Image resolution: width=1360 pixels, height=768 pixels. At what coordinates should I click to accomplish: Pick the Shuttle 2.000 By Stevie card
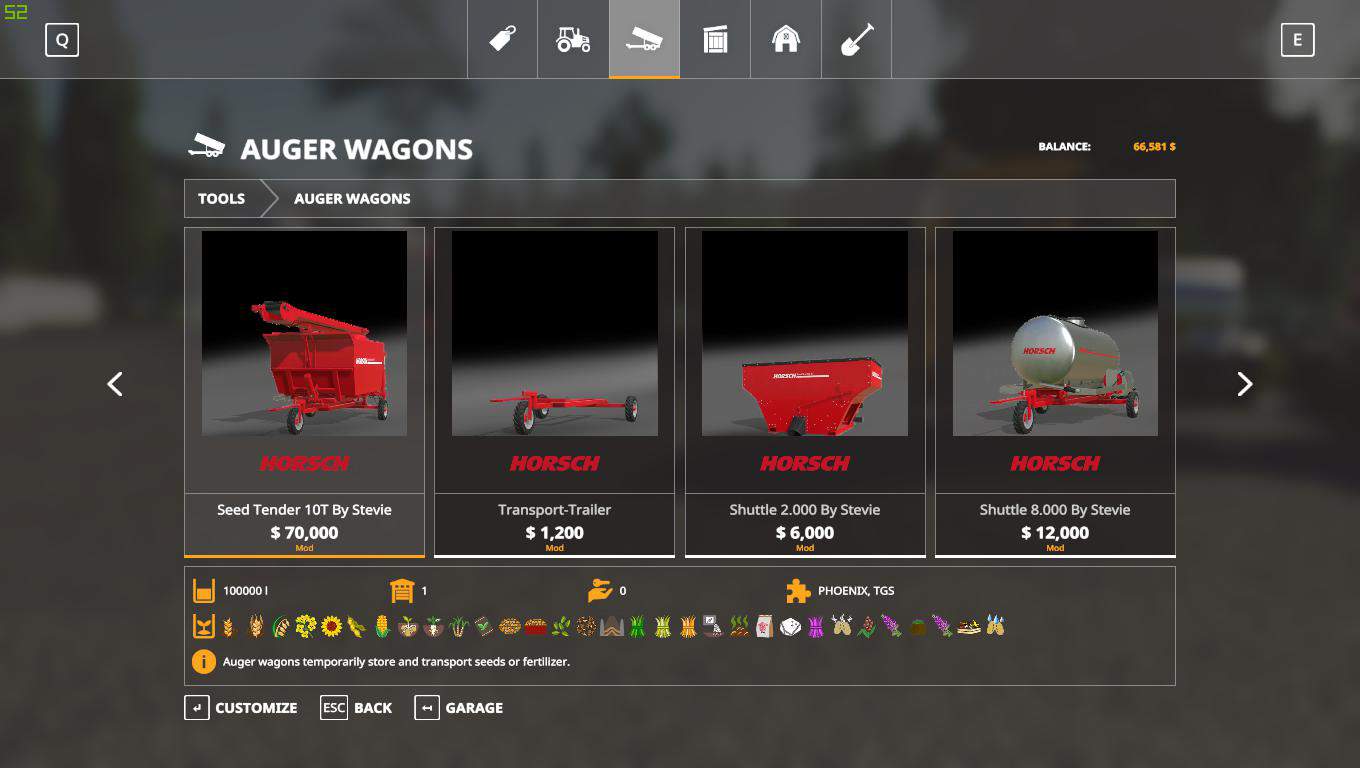click(x=804, y=390)
